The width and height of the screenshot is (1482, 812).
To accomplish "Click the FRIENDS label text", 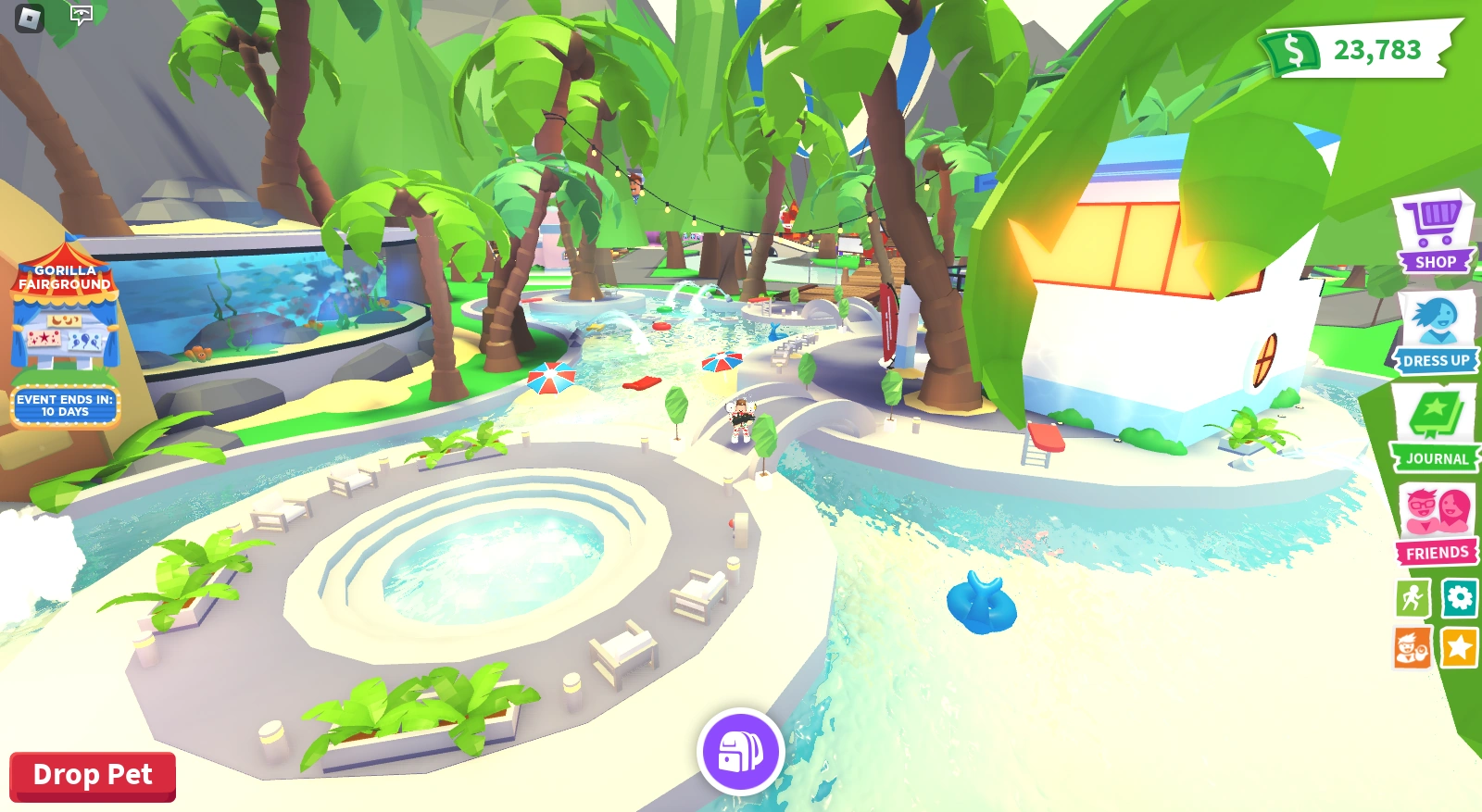I will coord(1437,552).
